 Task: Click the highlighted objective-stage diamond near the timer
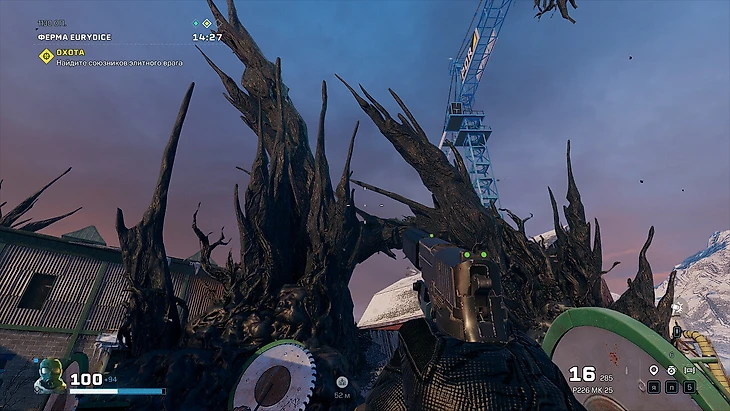(x=207, y=23)
